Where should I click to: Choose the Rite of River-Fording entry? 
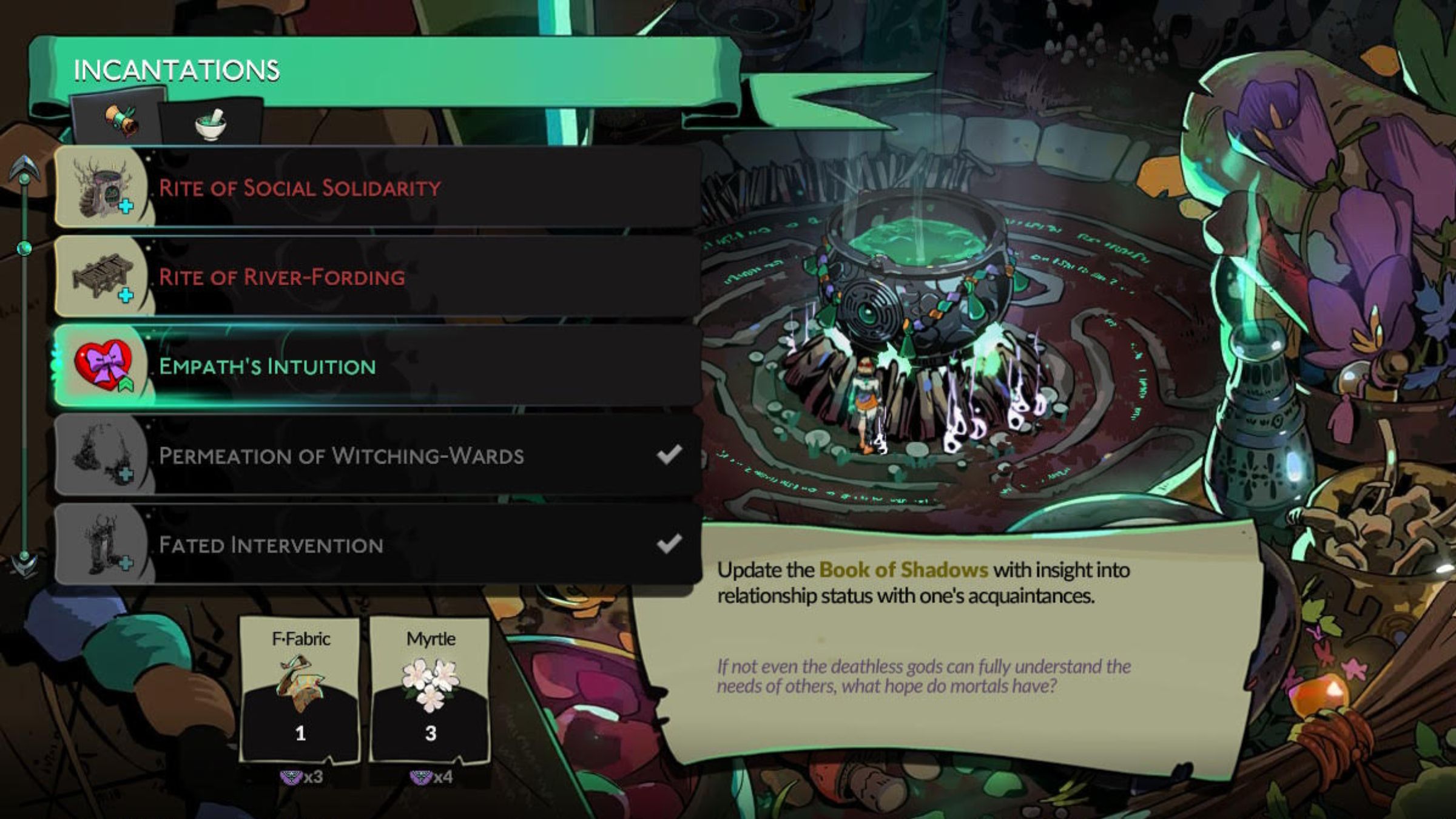pyautogui.click(x=376, y=277)
